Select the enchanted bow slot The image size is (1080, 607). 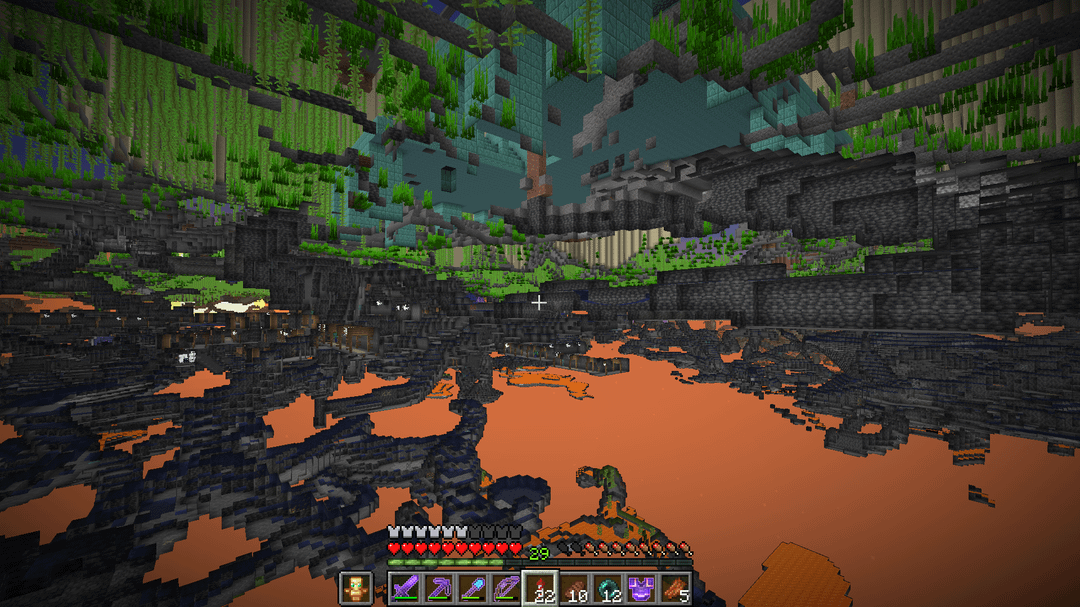pyautogui.click(x=507, y=588)
